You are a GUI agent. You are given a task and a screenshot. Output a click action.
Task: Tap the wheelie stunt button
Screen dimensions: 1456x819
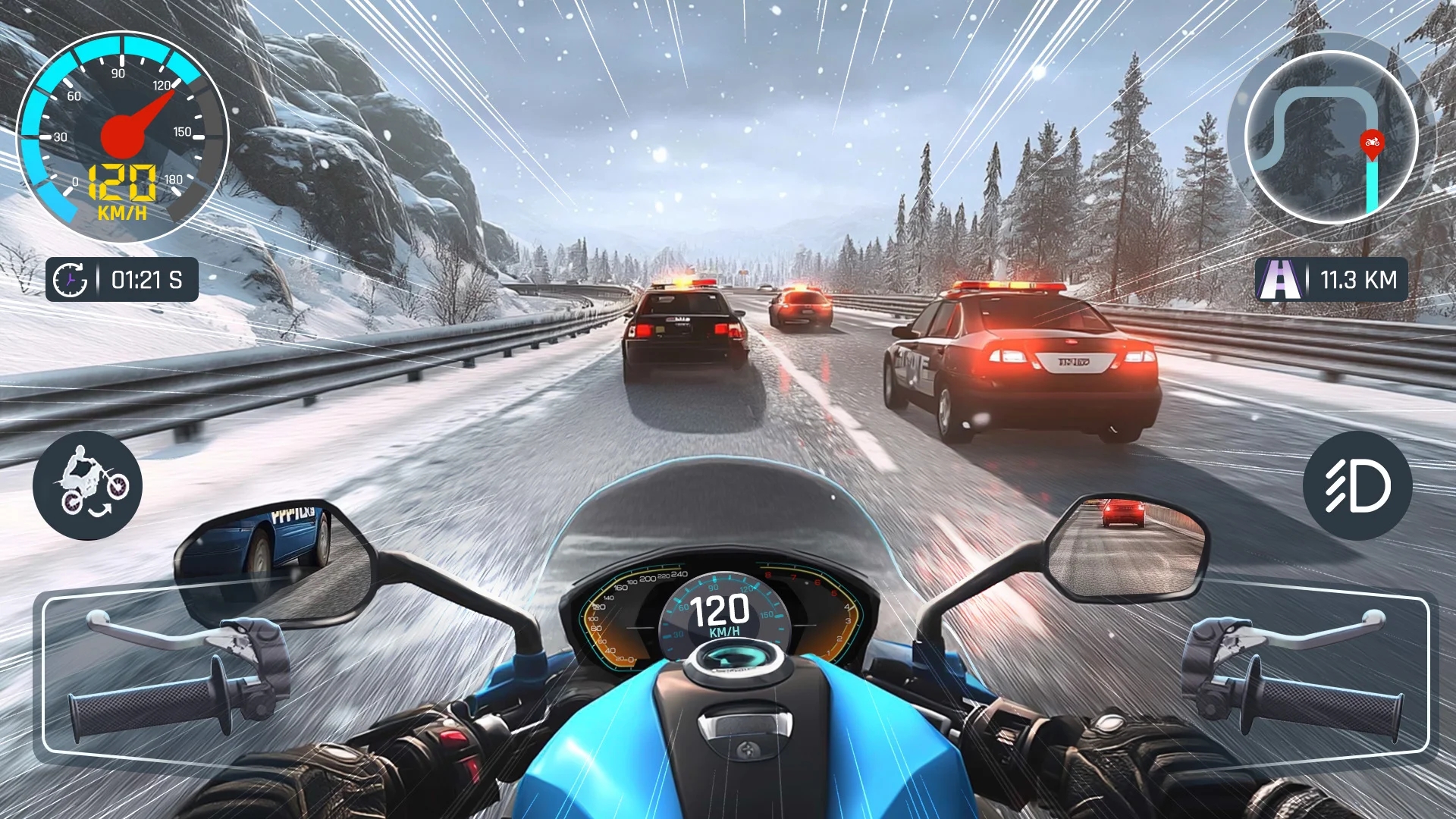click(x=87, y=485)
